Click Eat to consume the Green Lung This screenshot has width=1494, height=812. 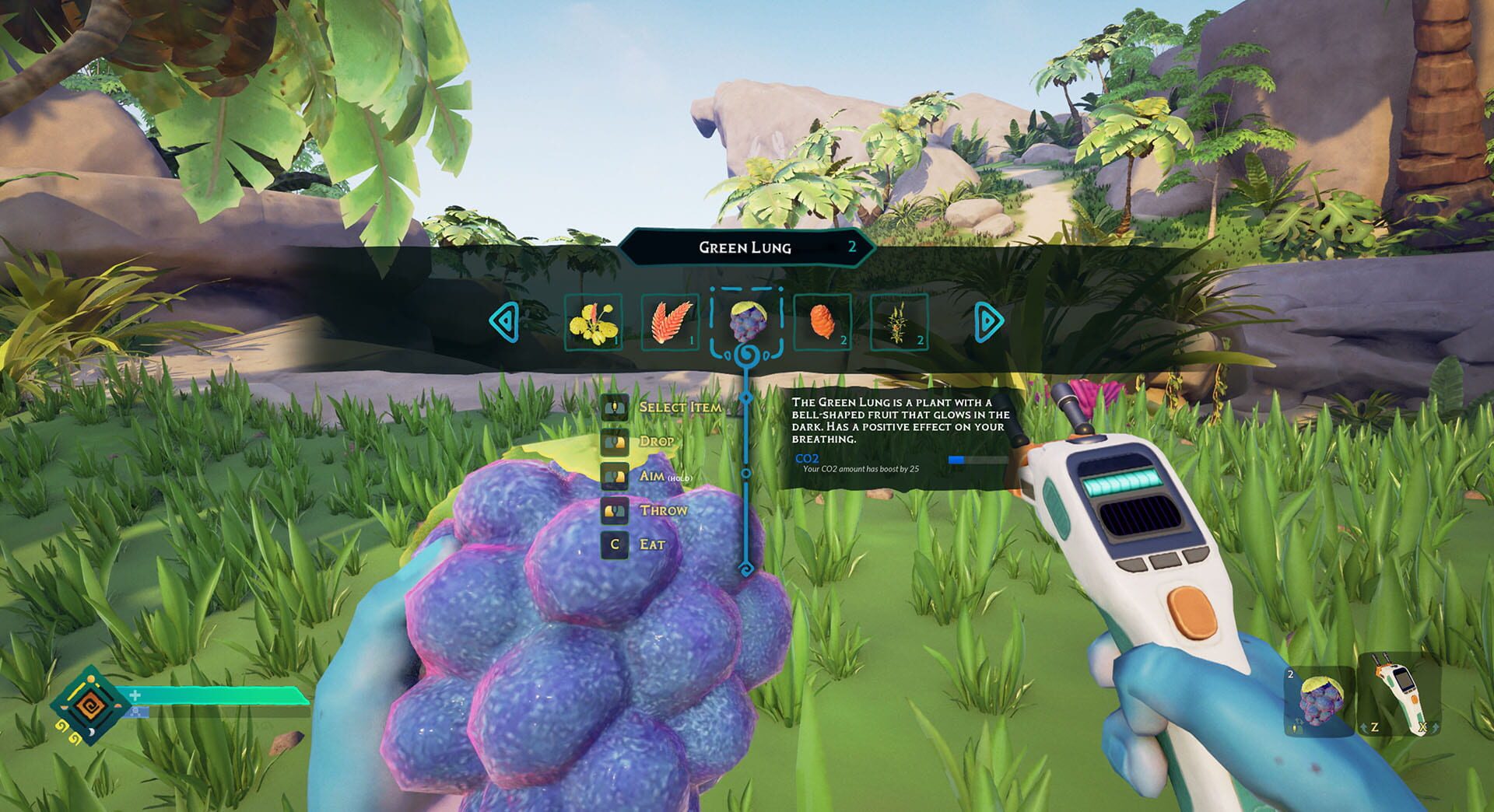pyautogui.click(x=654, y=544)
